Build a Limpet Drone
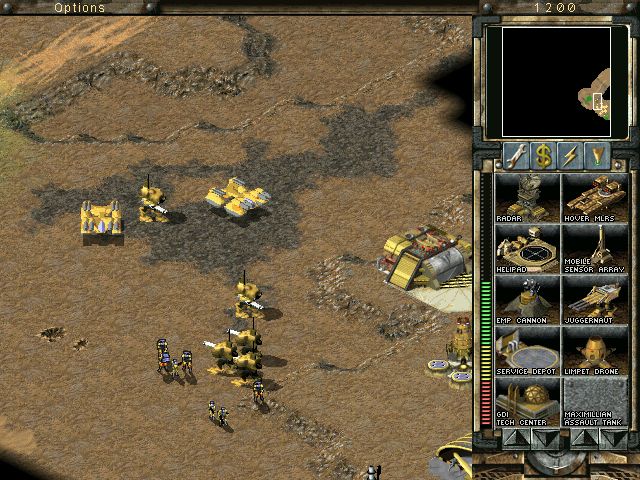Image resolution: width=640 pixels, height=480 pixels. pyautogui.click(x=594, y=350)
